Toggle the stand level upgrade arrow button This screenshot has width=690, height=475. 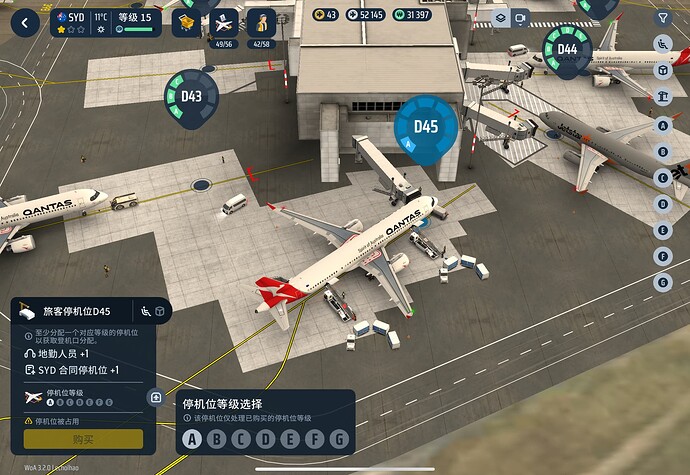156,397
